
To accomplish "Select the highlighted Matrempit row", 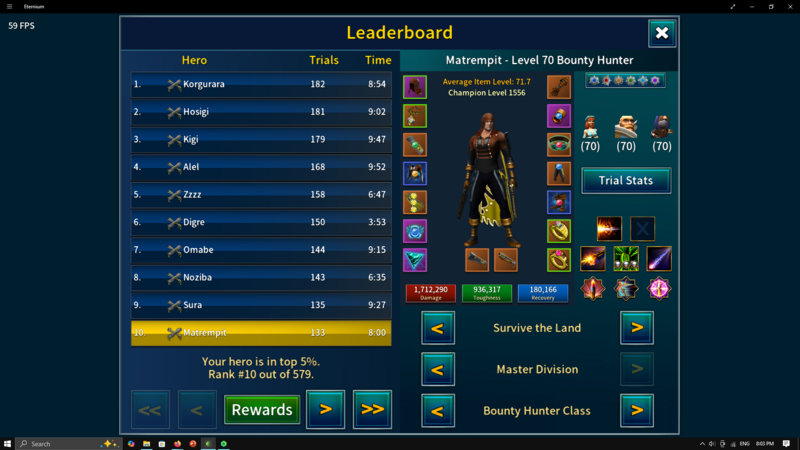I will click(260, 332).
